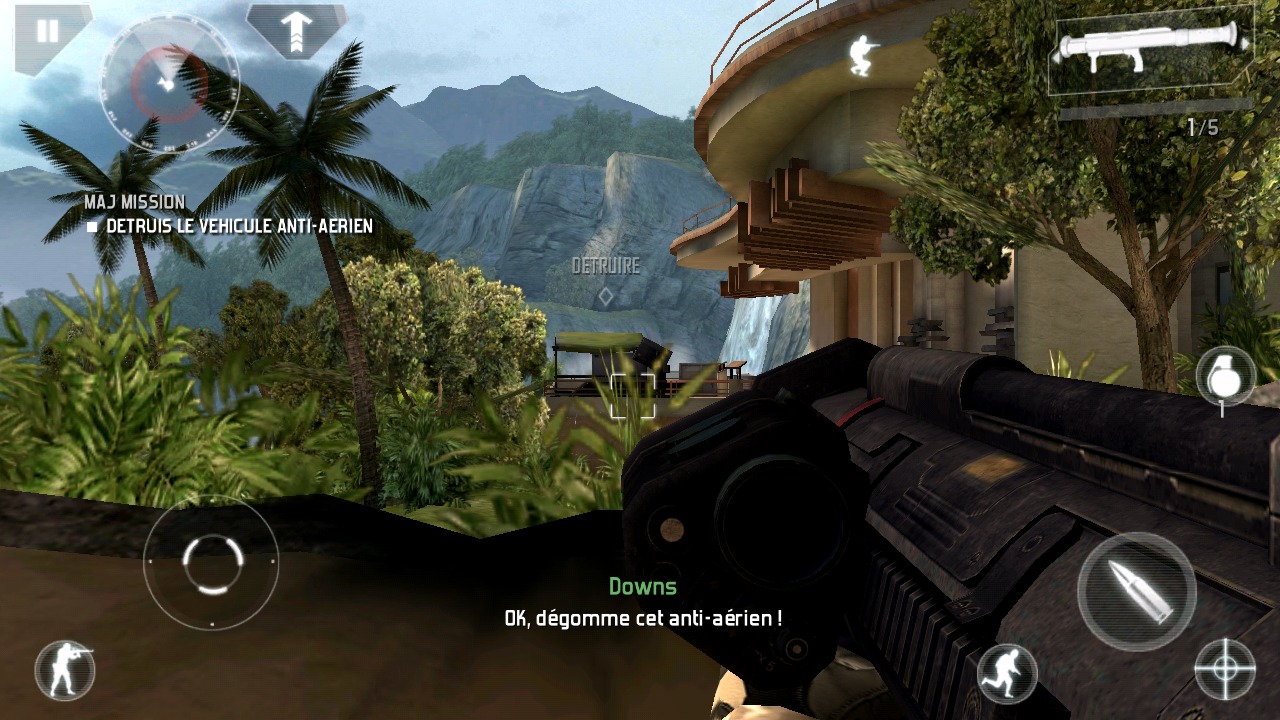Tap the sprint arrow indicator at top

click(x=295, y=30)
